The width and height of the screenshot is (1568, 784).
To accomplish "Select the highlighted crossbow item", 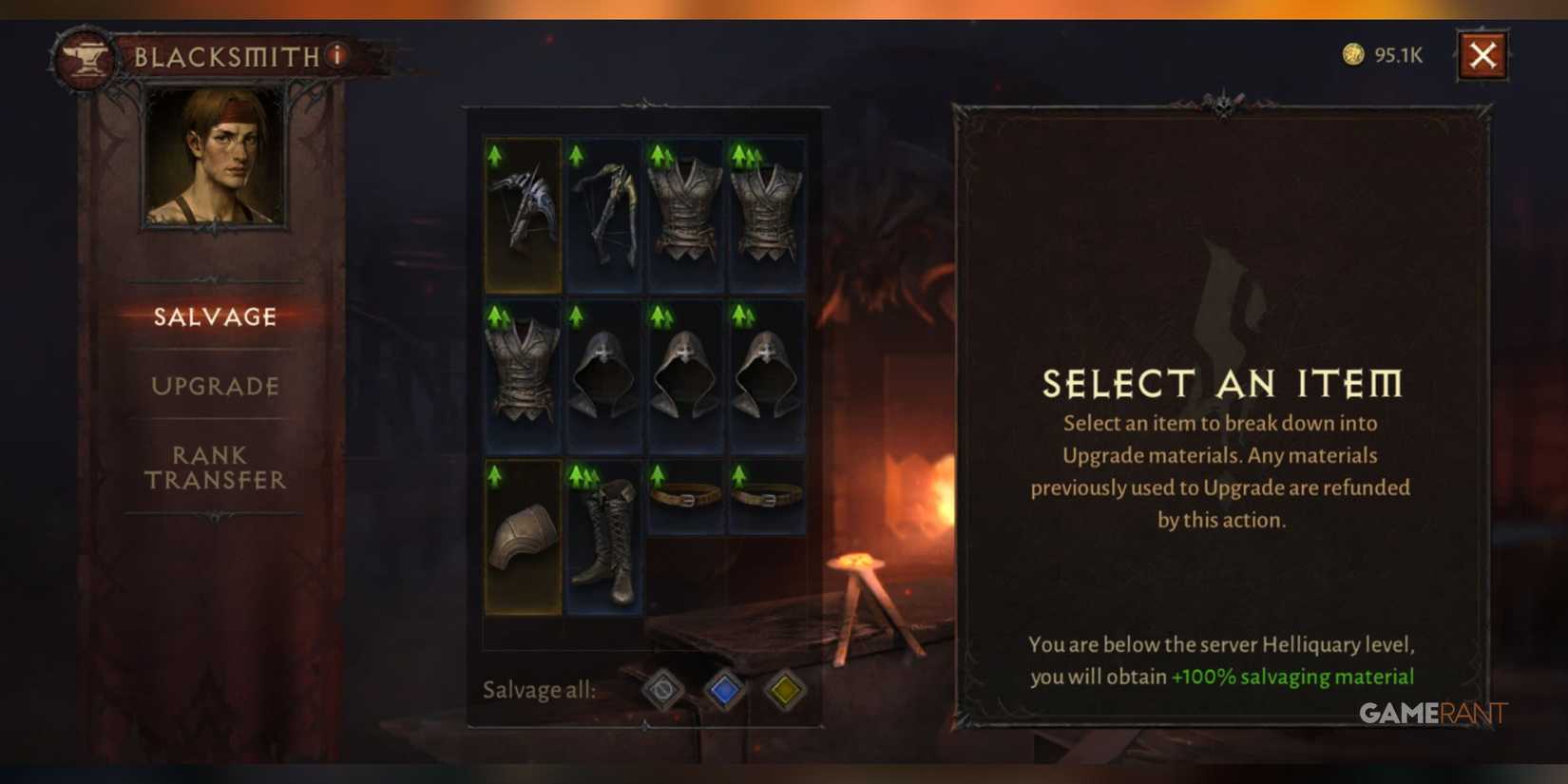I will (521, 211).
